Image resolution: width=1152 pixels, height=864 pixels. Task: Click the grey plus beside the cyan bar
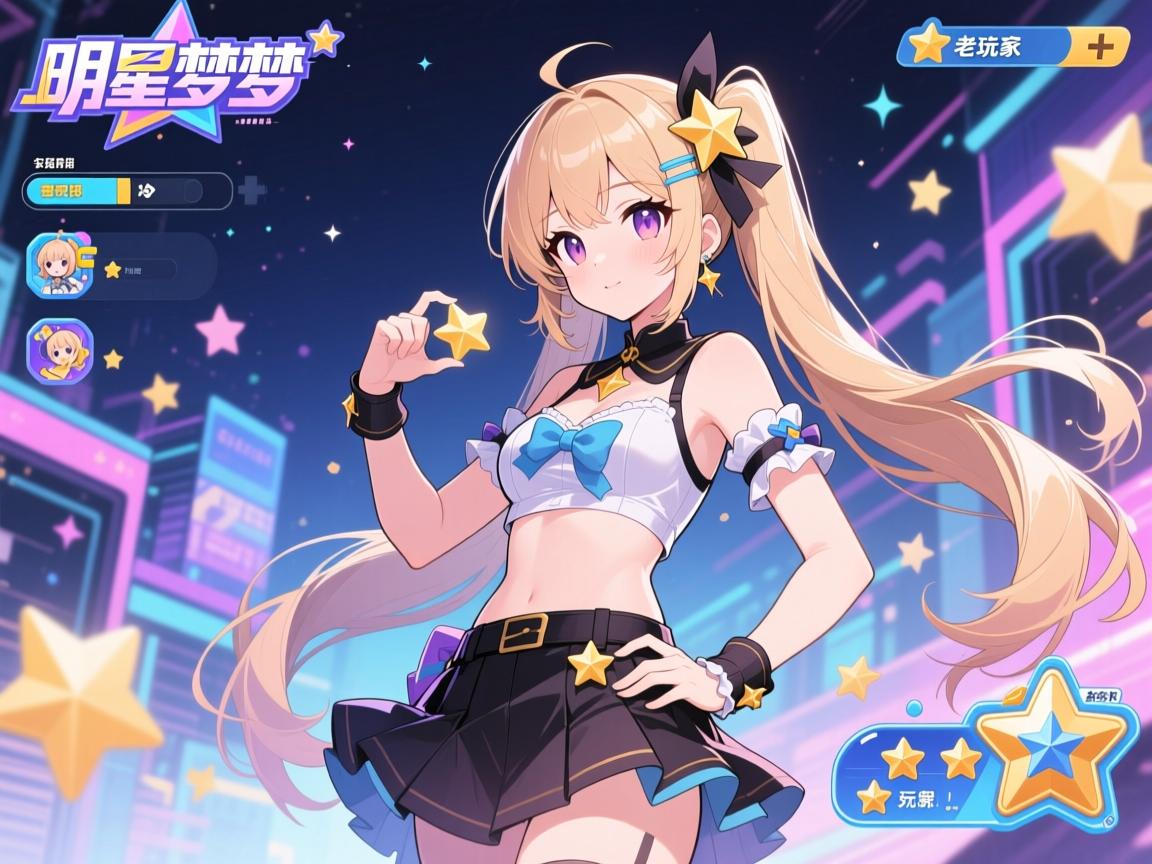250,190
